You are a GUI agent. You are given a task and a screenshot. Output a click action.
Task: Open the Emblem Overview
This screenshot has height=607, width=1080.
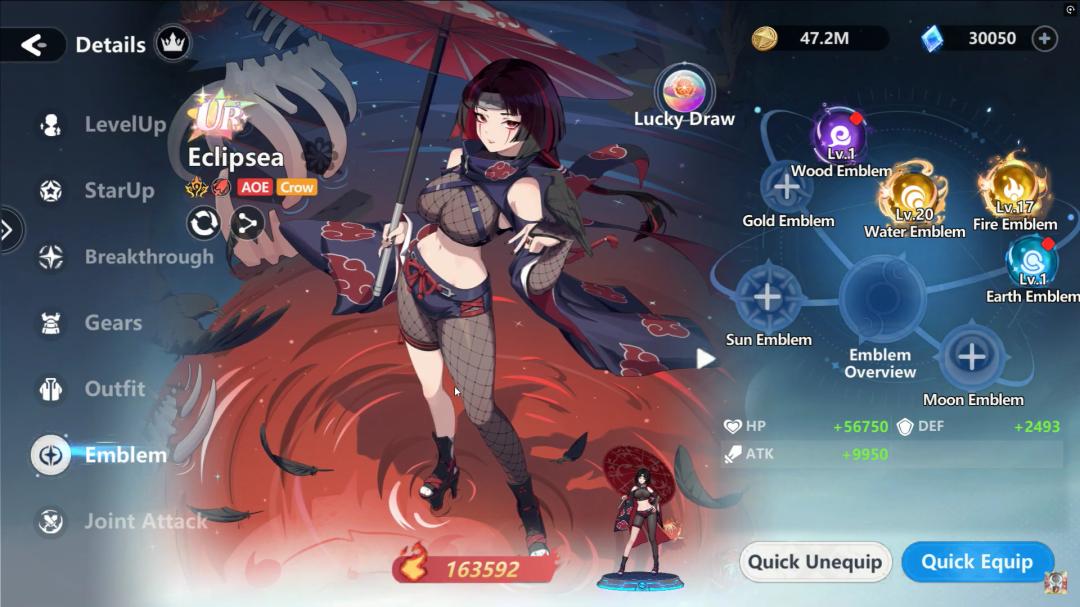coord(881,300)
